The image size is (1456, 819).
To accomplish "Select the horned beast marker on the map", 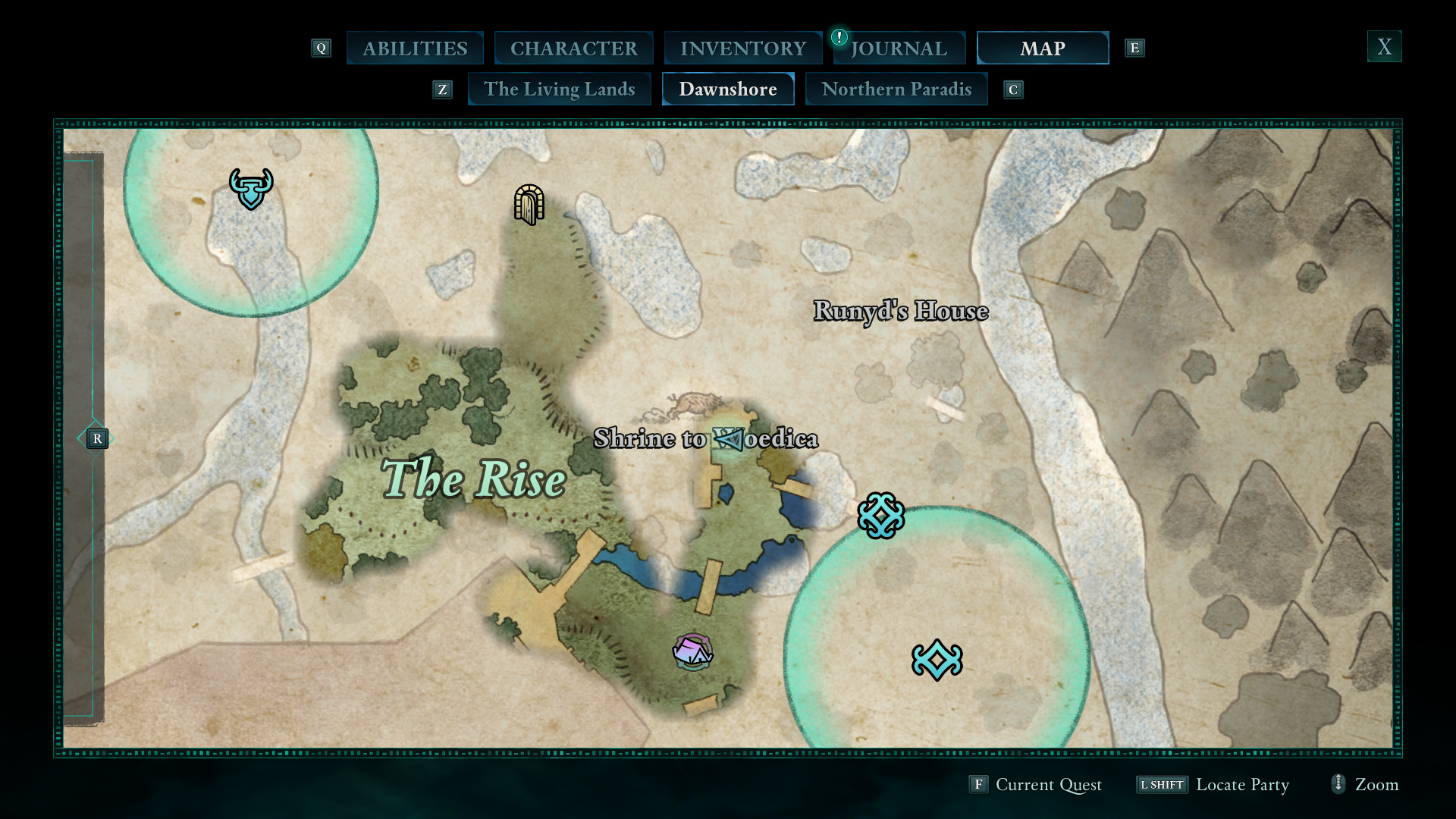I will coord(249,187).
